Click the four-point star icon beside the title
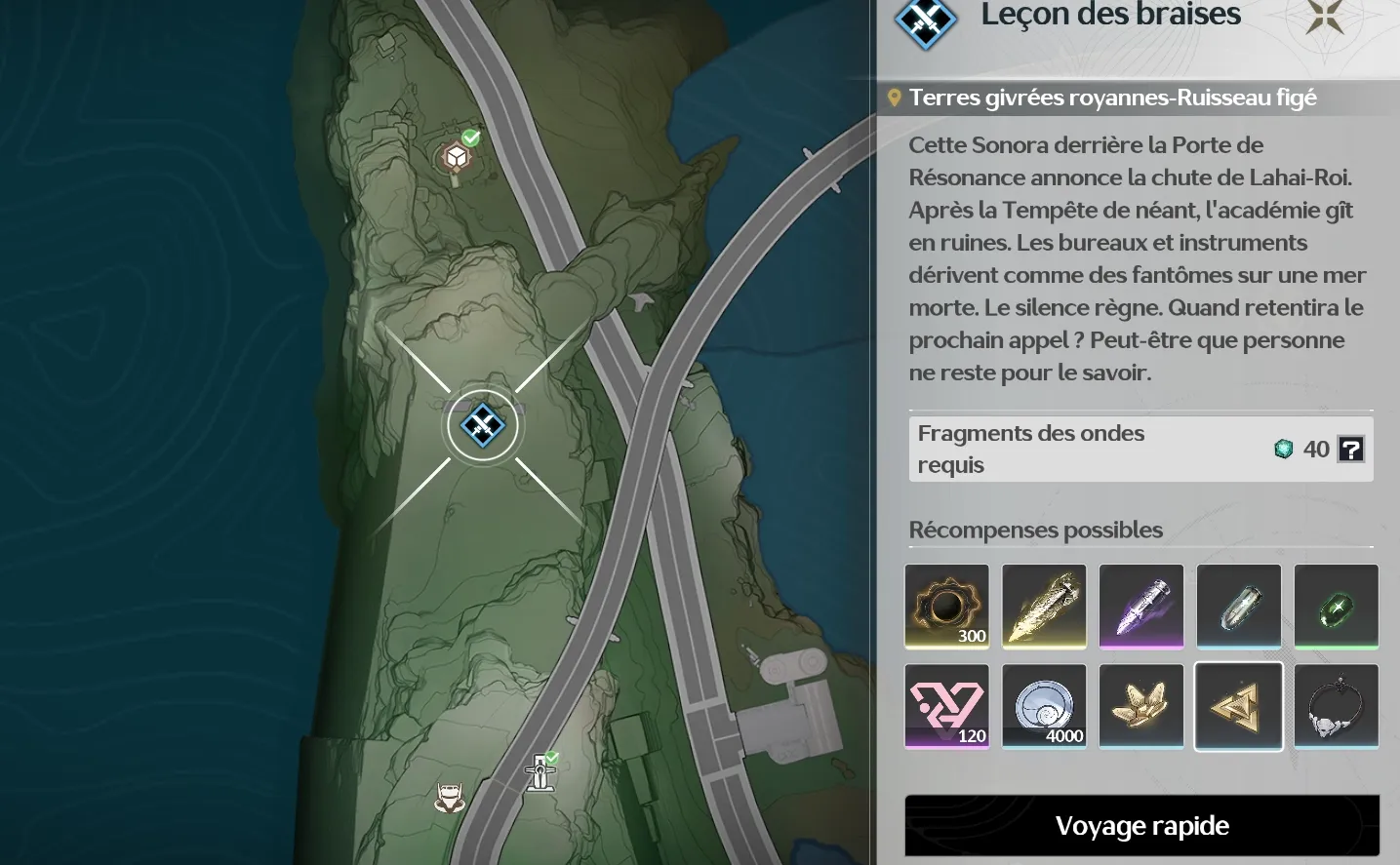This screenshot has width=1400, height=865. point(1325,16)
